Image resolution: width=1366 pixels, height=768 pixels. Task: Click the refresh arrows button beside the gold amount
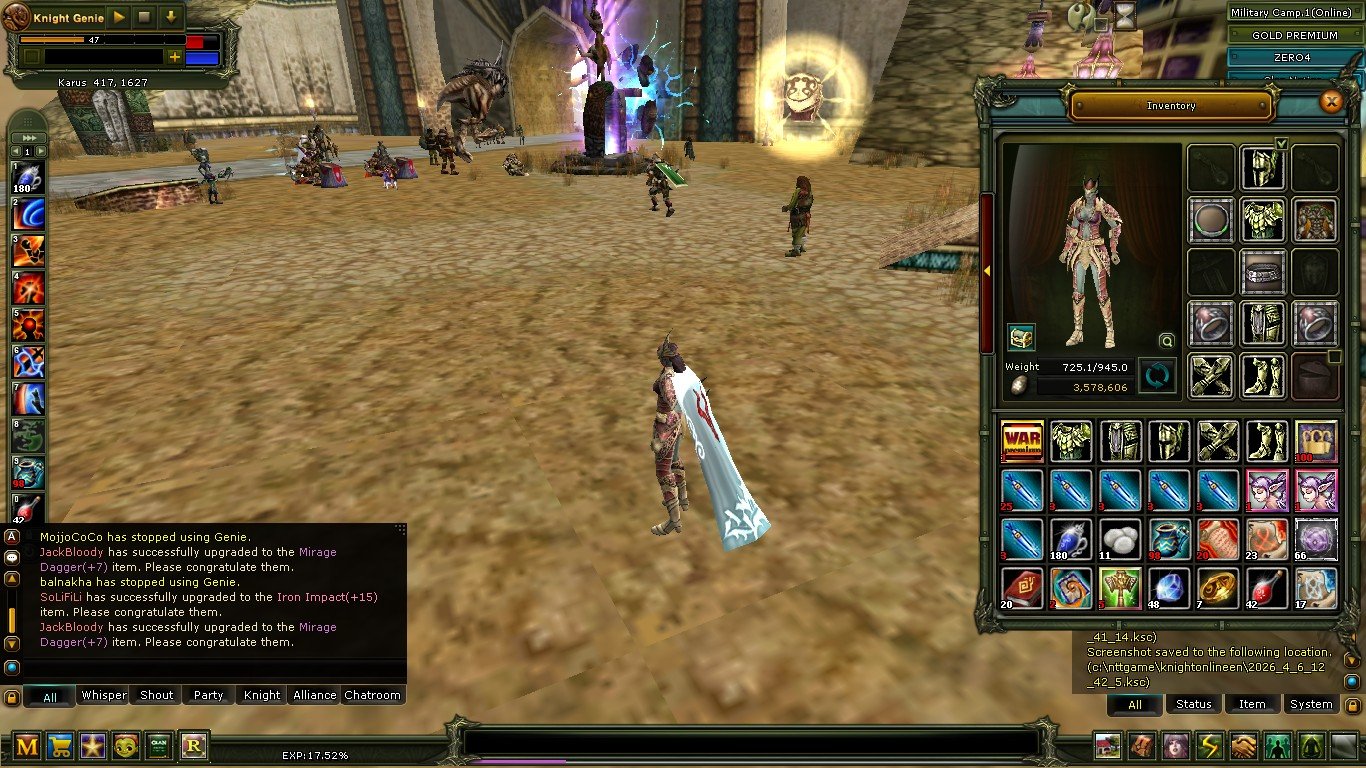1158,376
